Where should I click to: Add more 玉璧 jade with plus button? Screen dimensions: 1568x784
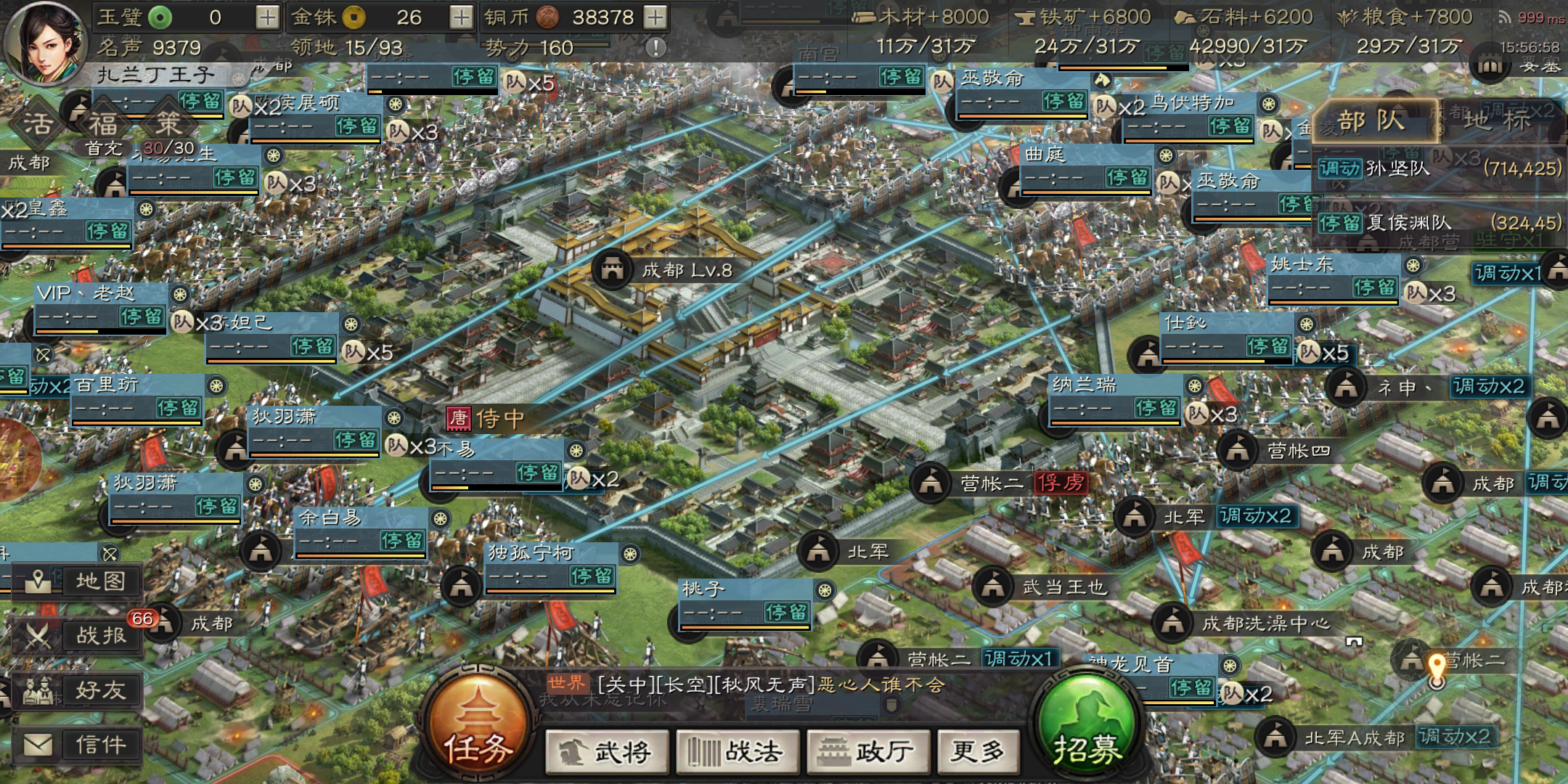point(267,17)
